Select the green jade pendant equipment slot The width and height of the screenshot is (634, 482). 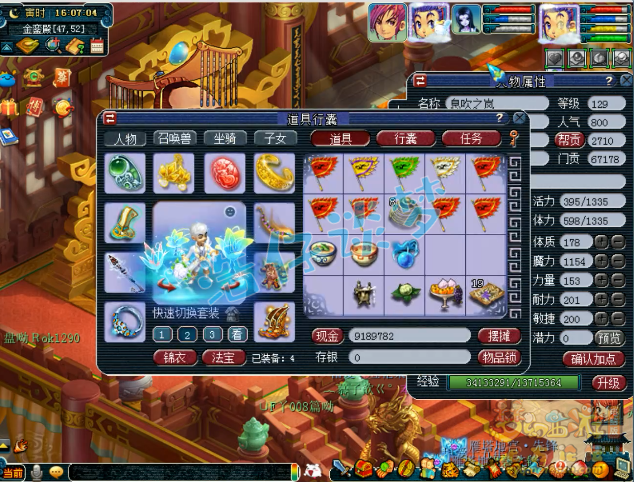[x=125, y=171]
